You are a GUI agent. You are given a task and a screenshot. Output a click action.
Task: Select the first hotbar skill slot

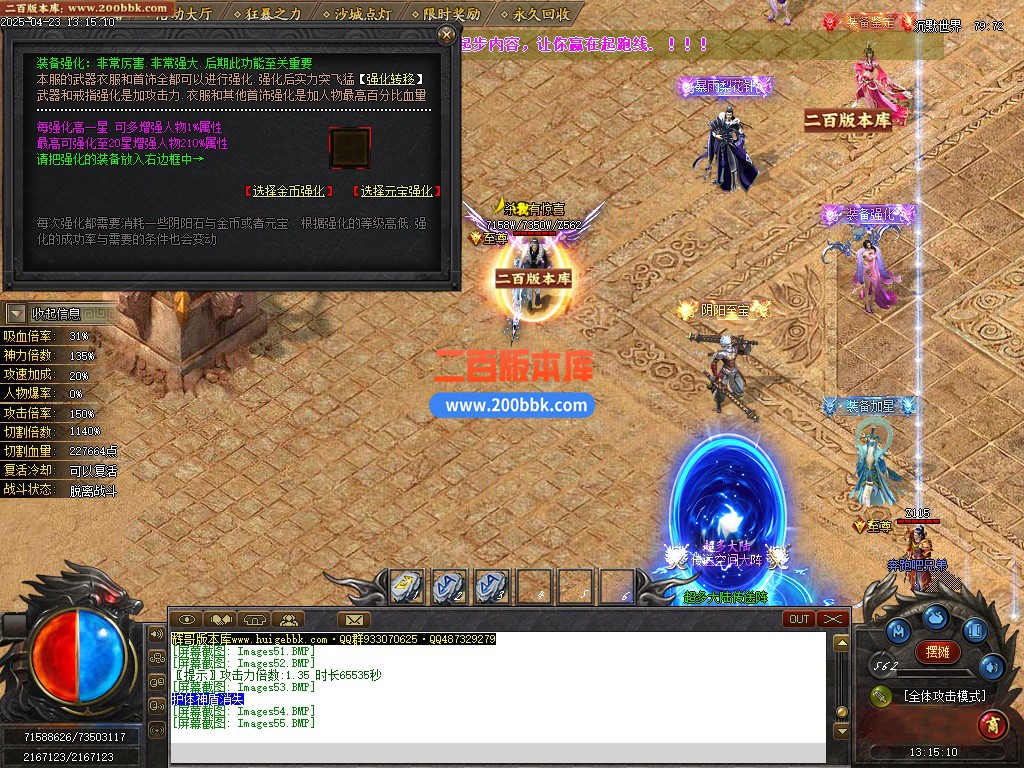click(406, 586)
